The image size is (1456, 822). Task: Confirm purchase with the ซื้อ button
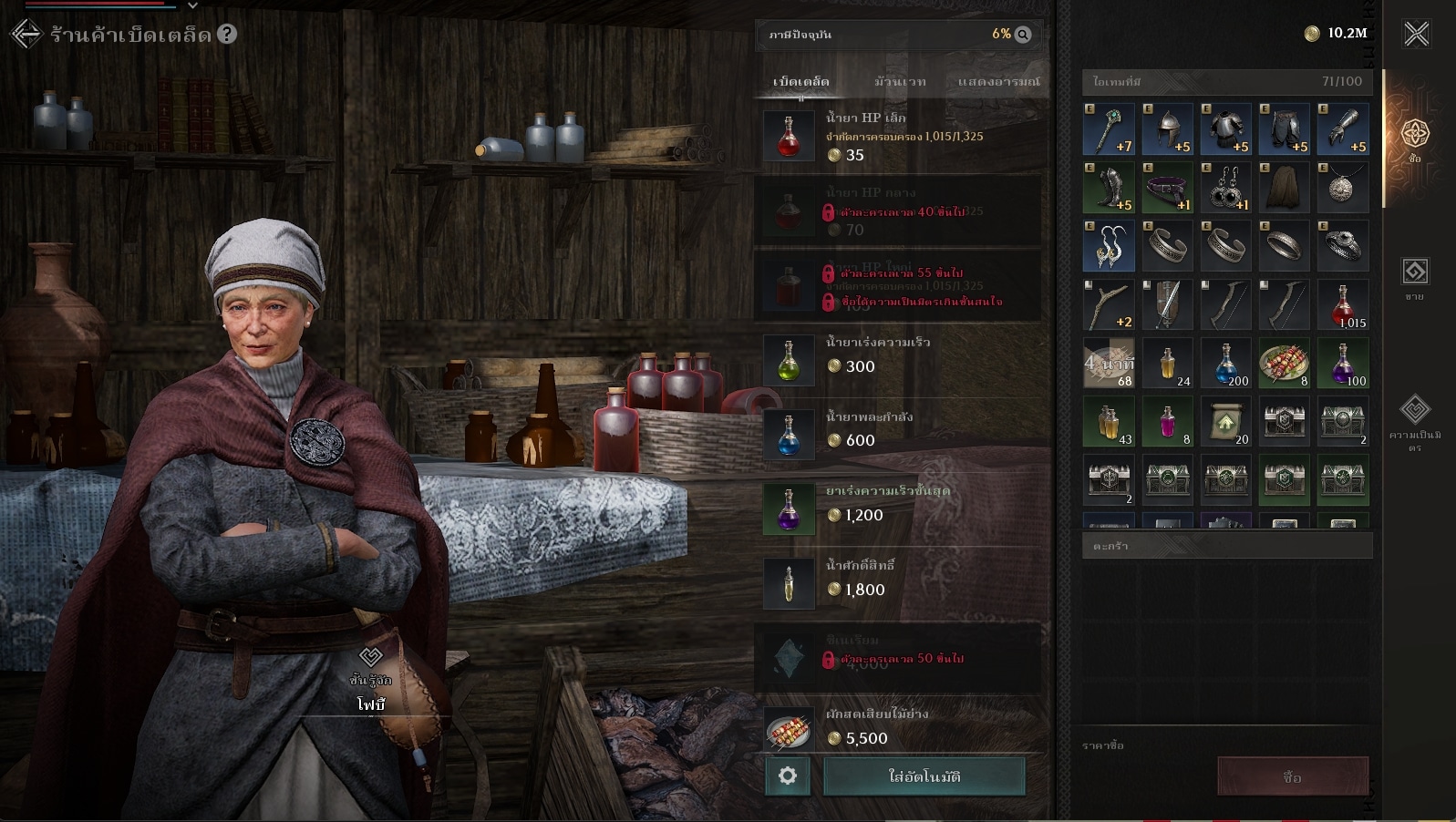pos(1292,777)
